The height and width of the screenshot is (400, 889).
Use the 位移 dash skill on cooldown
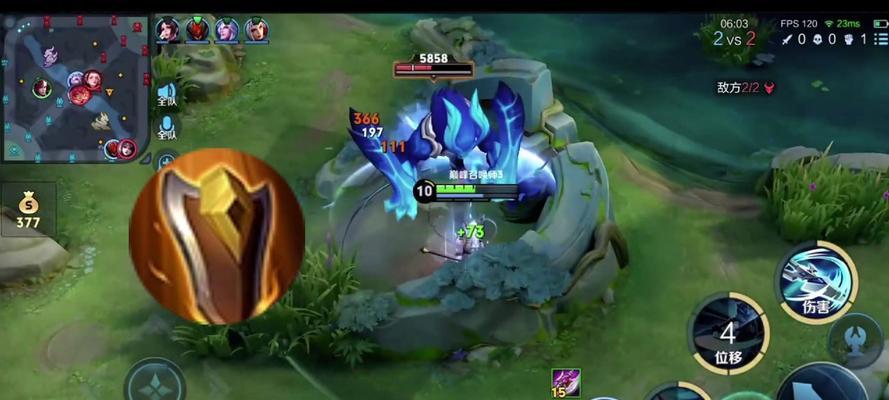pyautogui.click(x=728, y=334)
